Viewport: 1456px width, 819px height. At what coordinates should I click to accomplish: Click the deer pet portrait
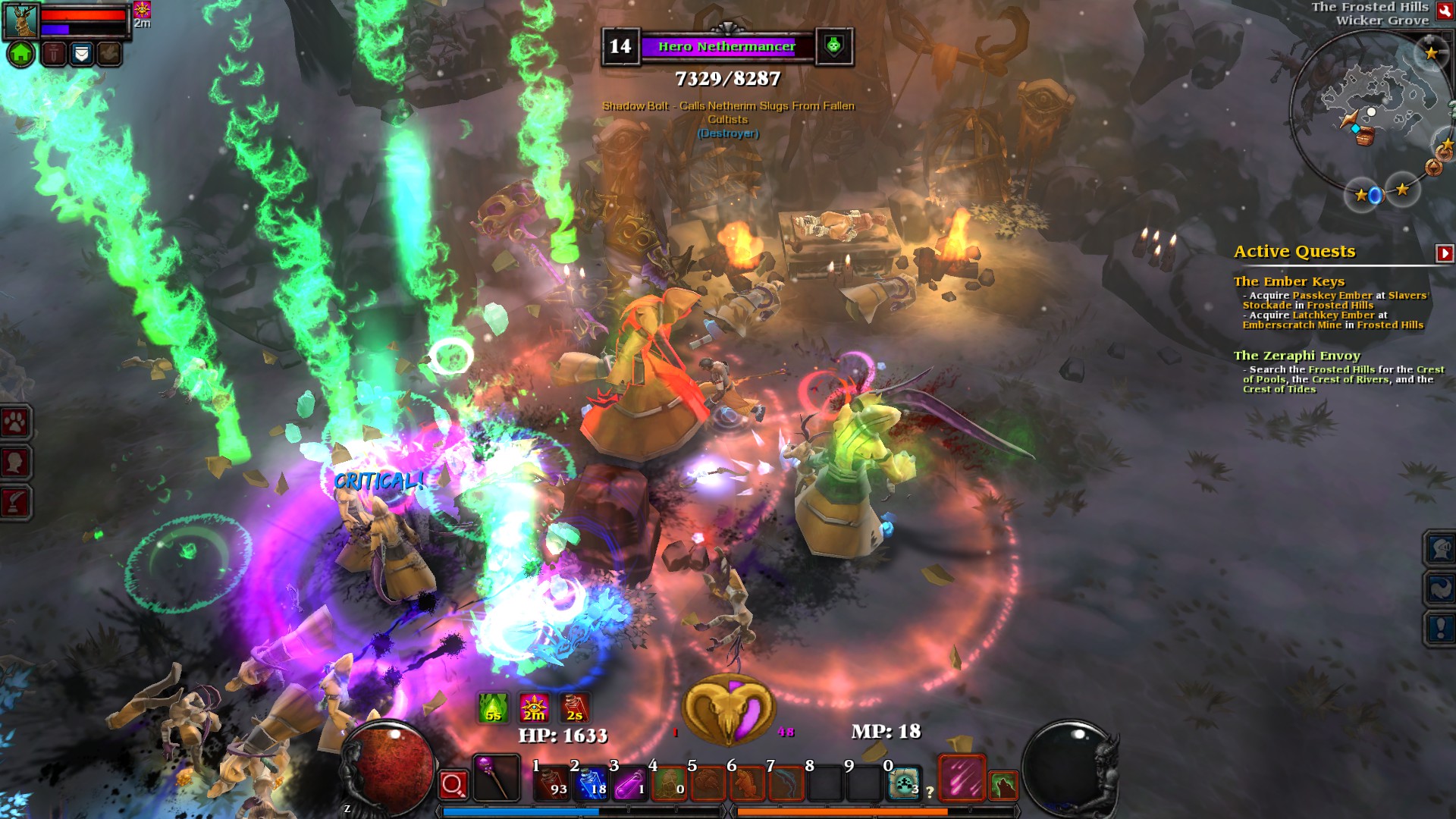[21, 20]
